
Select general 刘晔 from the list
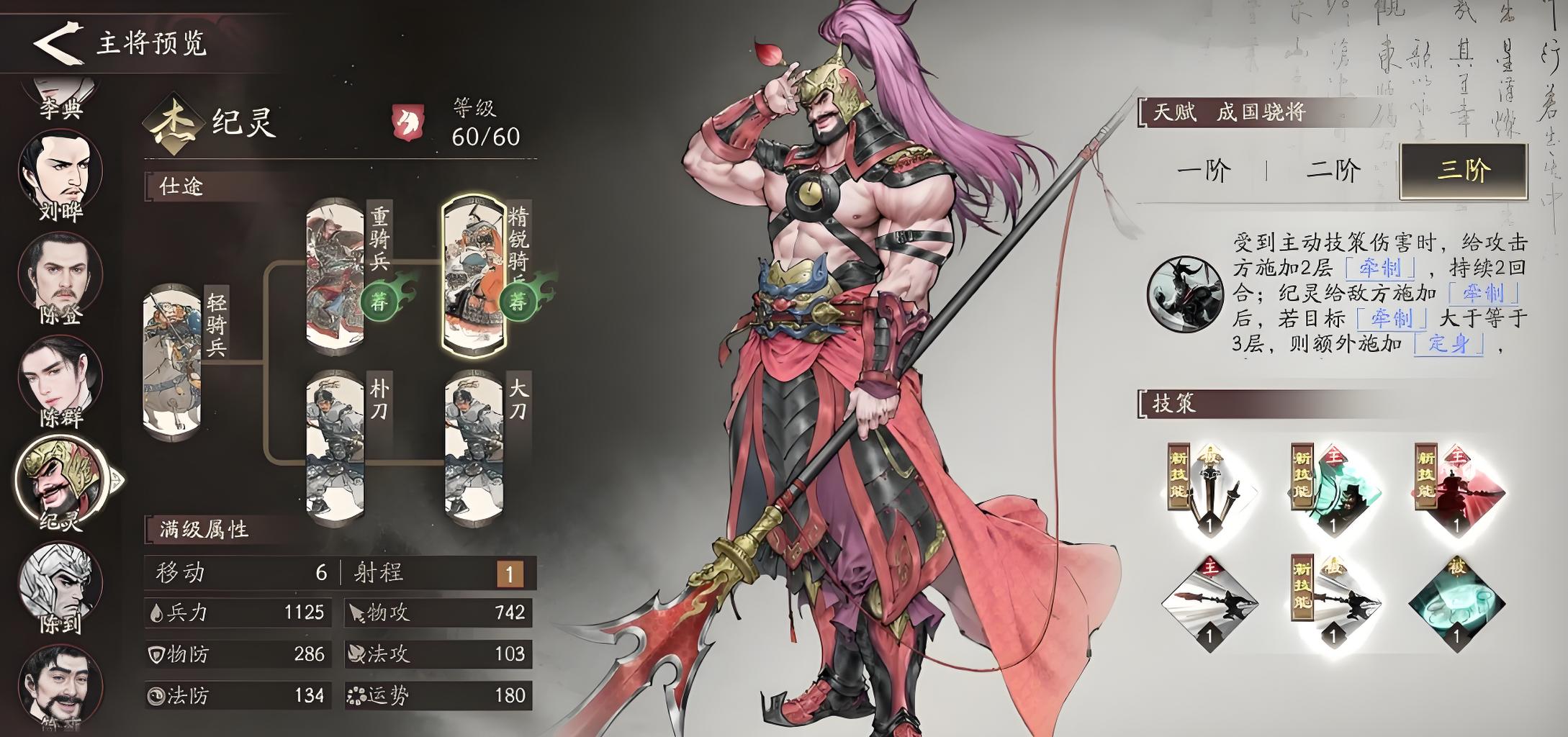(x=60, y=173)
